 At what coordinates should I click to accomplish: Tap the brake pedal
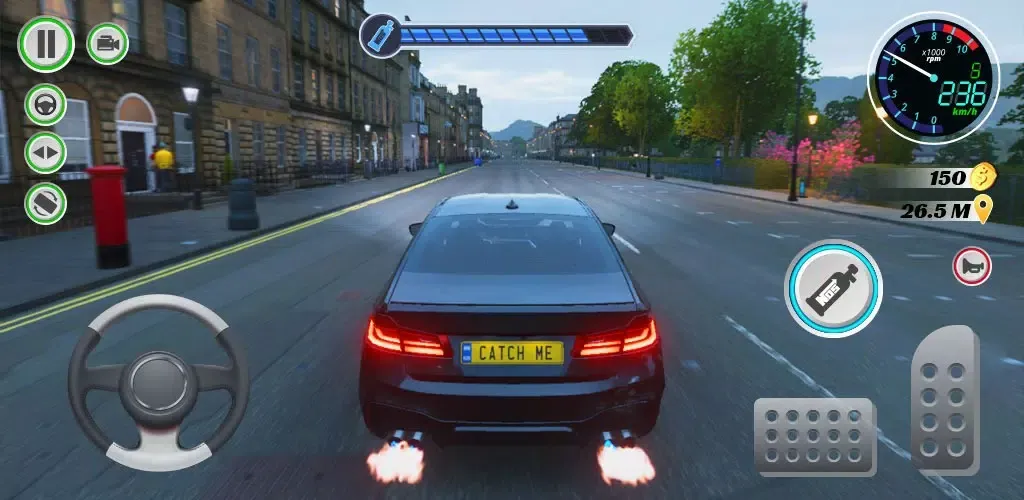(814, 436)
